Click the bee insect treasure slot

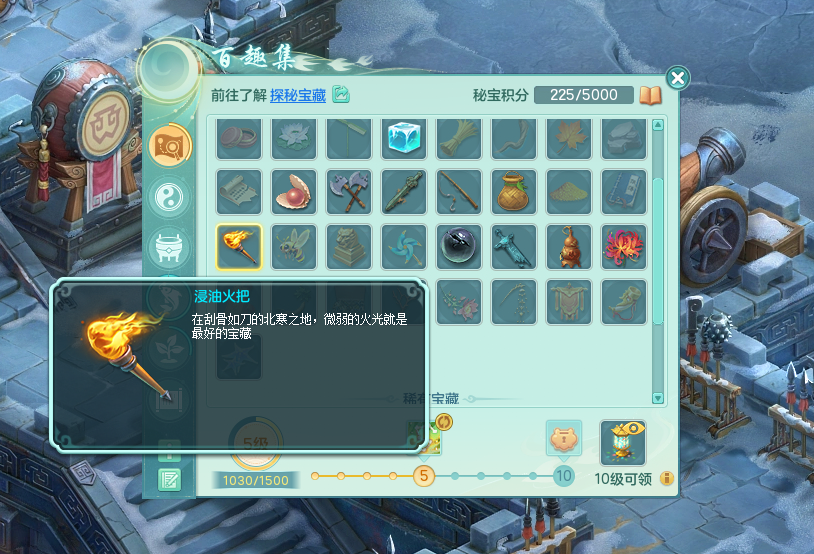[294, 246]
